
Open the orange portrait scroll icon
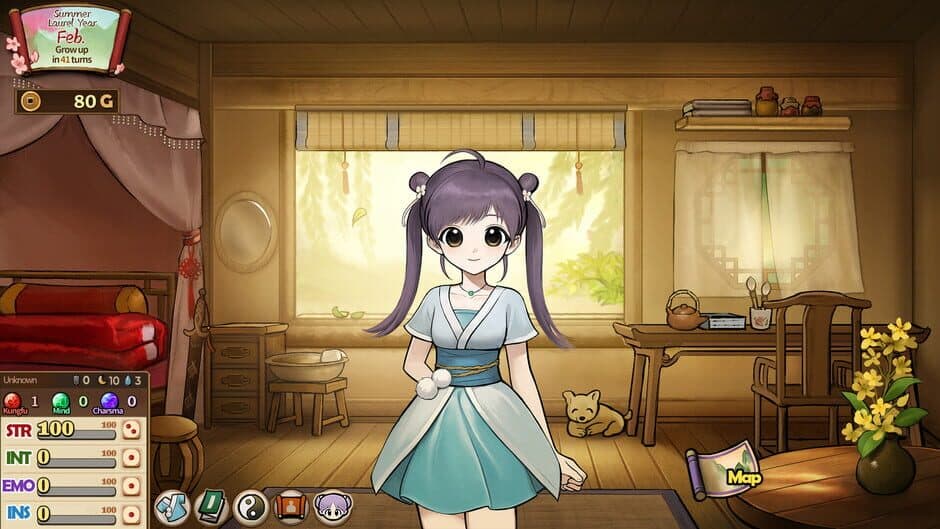point(290,507)
